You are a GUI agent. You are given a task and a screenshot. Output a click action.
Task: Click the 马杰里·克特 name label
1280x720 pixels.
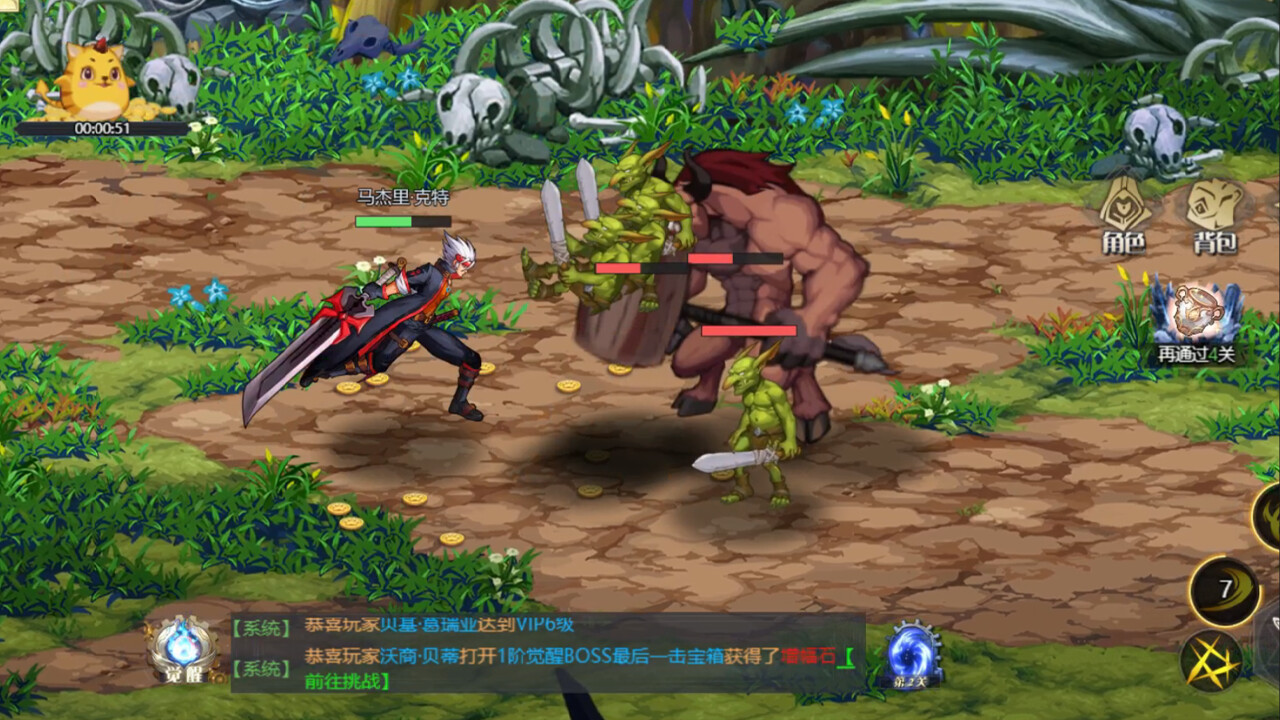point(401,200)
